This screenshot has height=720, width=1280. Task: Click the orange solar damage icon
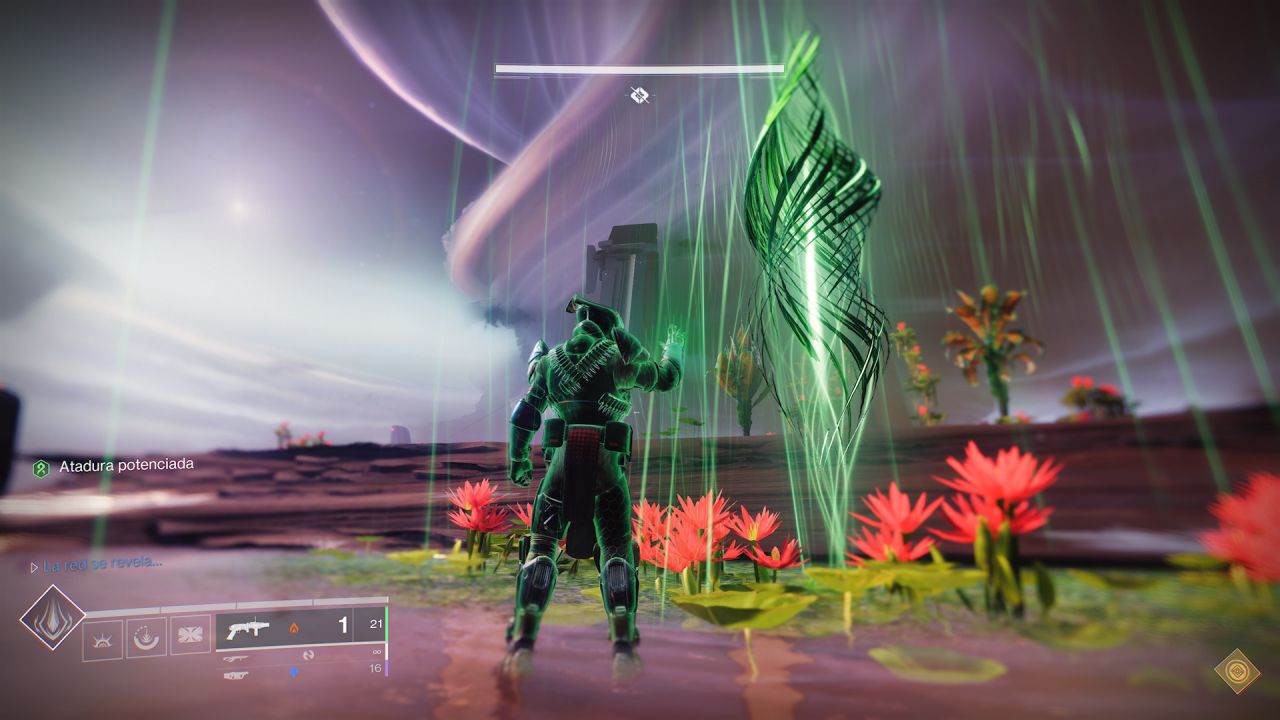coord(294,628)
